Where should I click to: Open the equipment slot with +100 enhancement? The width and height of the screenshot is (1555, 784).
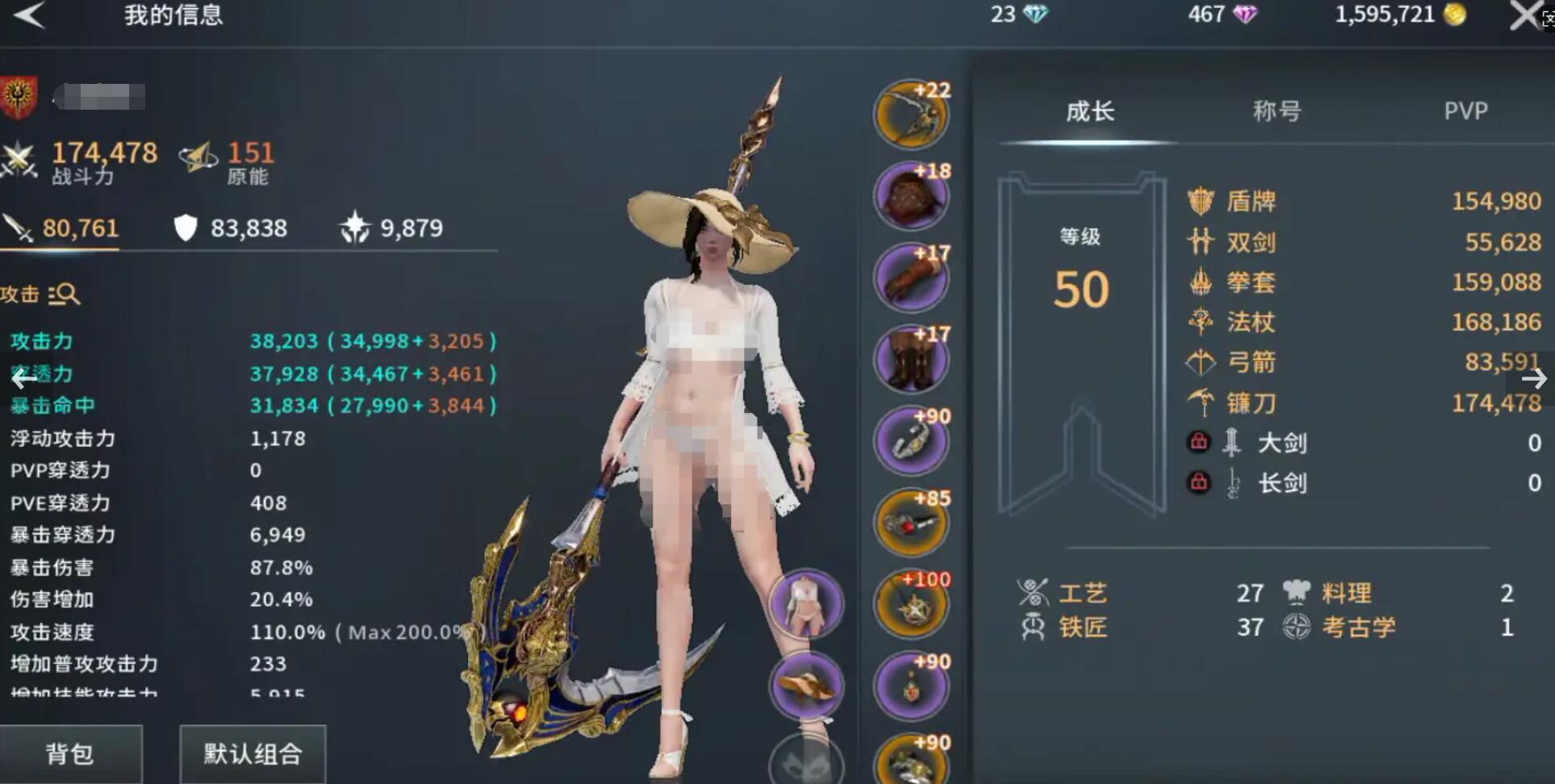click(912, 603)
